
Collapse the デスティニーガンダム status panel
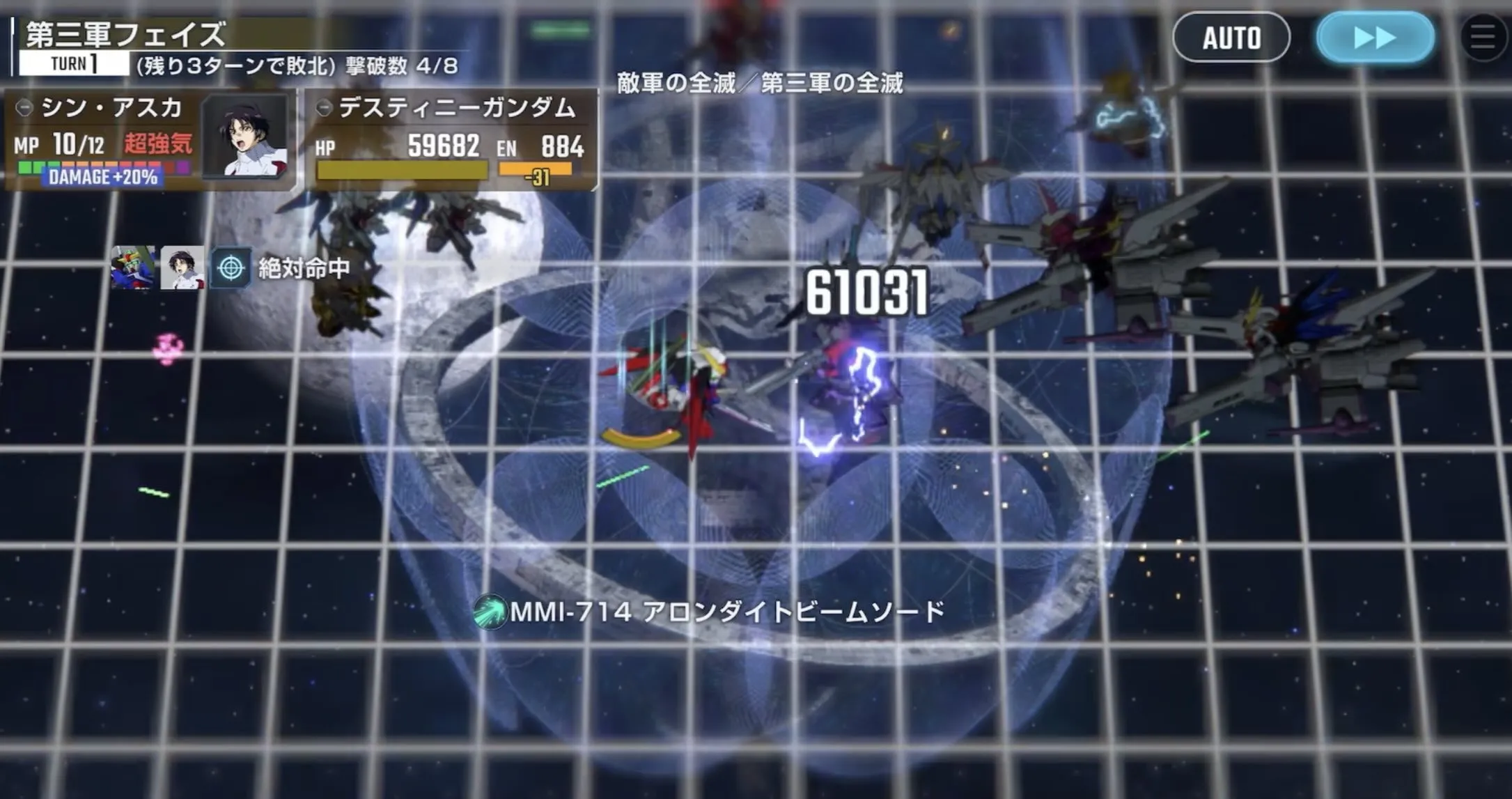tap(325, 107)
